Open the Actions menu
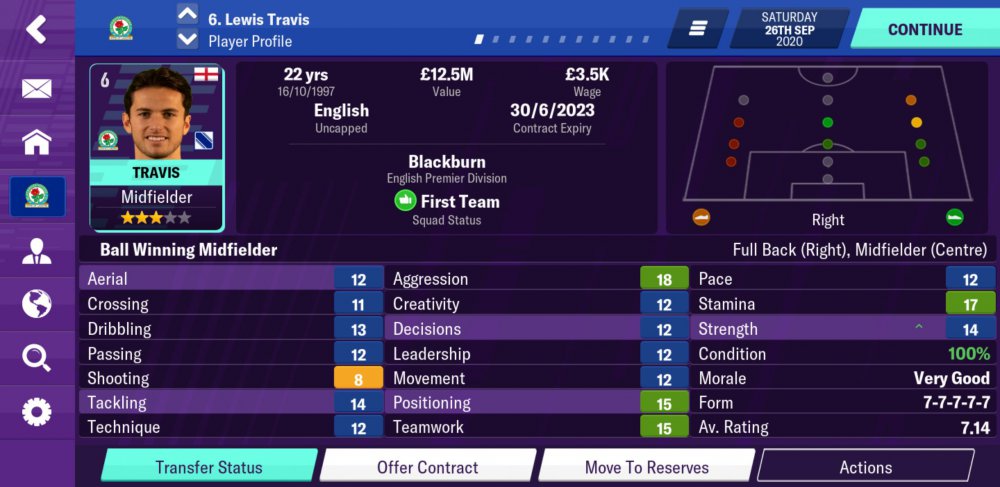The width and height of the screenshot is (1000, 487). click(x=865, y=467)
